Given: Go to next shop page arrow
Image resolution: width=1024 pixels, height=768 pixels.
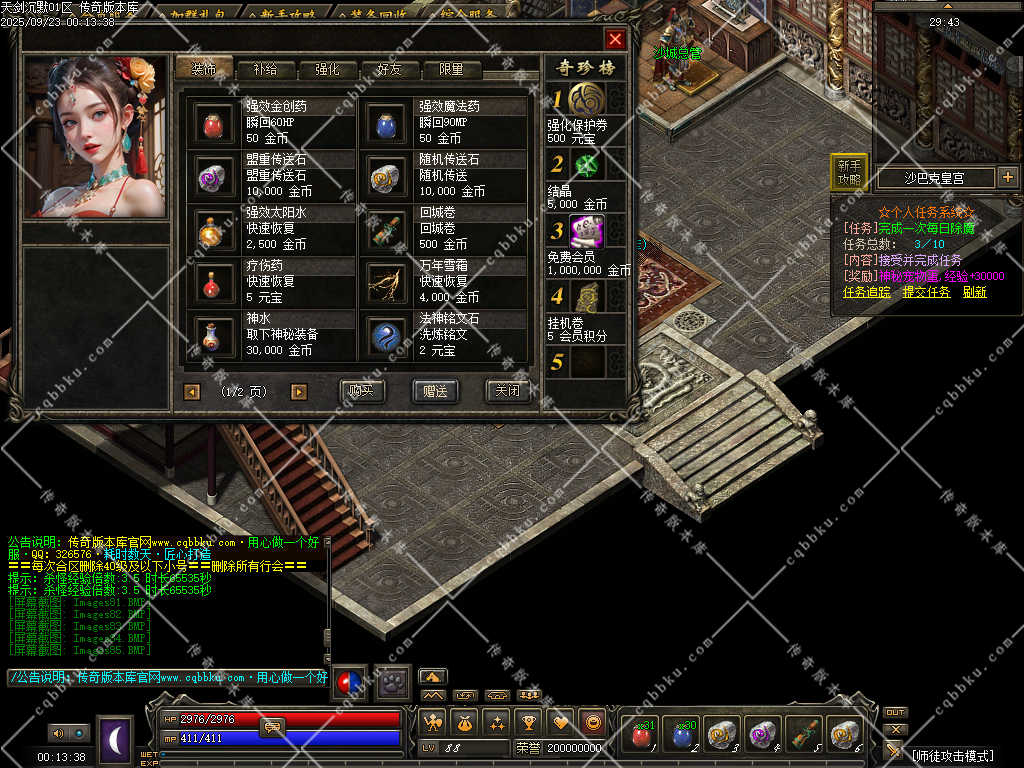Looking at the screenshot, I should [298, 392].
